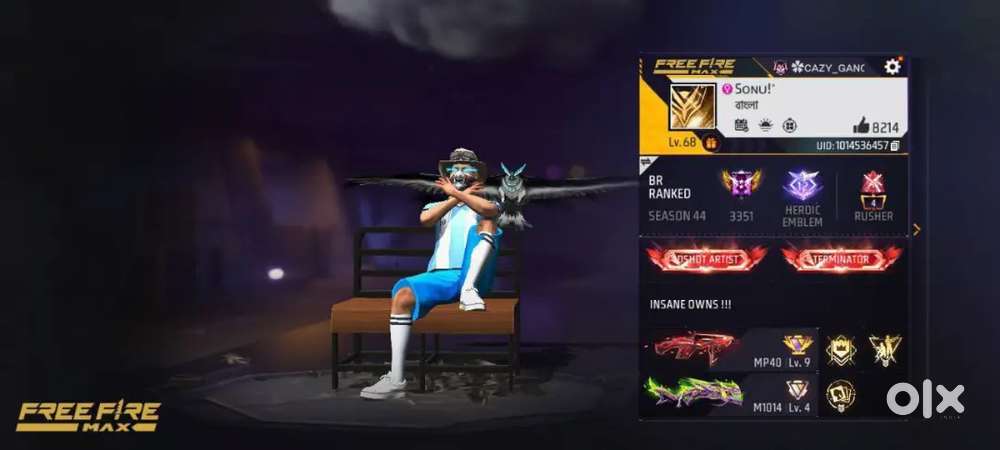1000x450 pixels.
Task: Select the Terminator title banner
Action: (841, 258)
